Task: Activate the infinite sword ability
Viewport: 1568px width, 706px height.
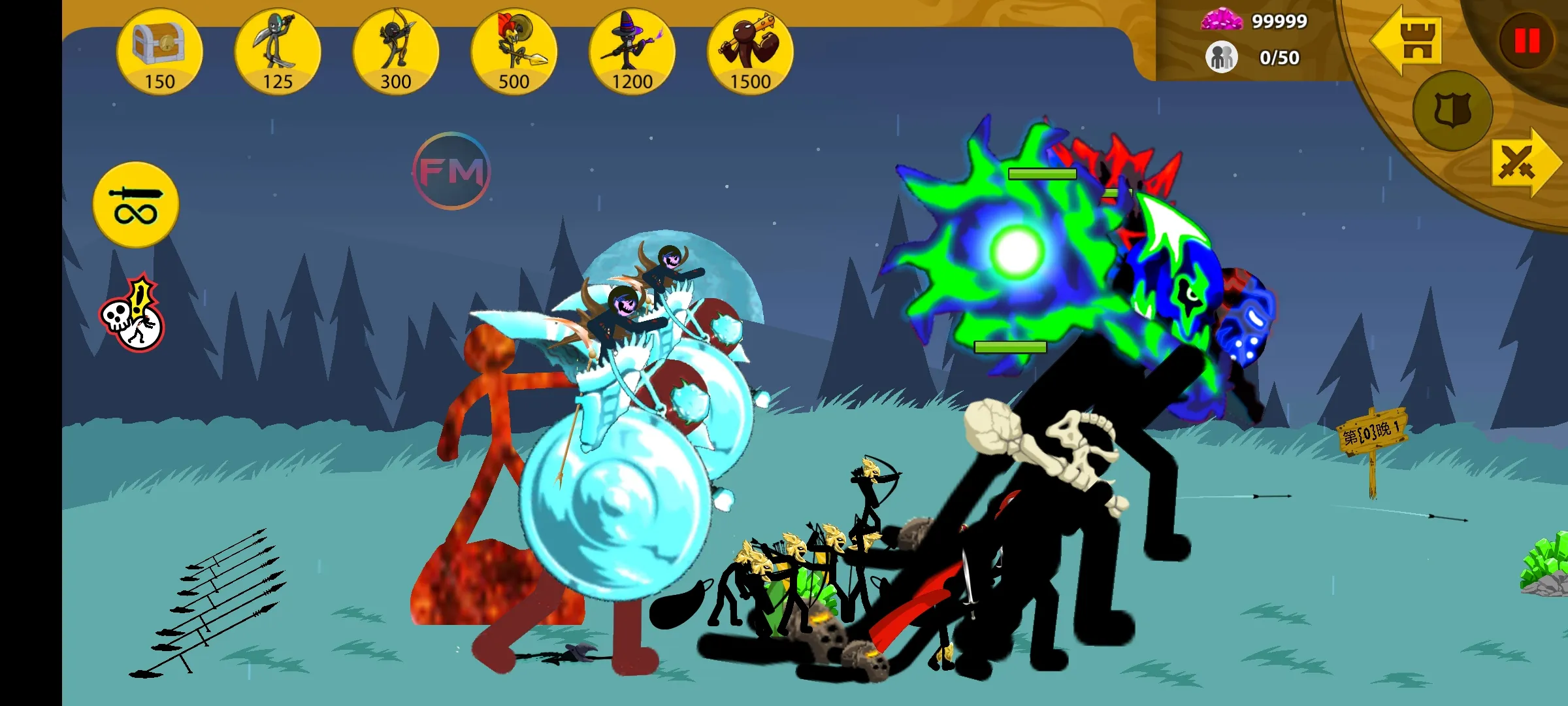Action: coord(136,205)
